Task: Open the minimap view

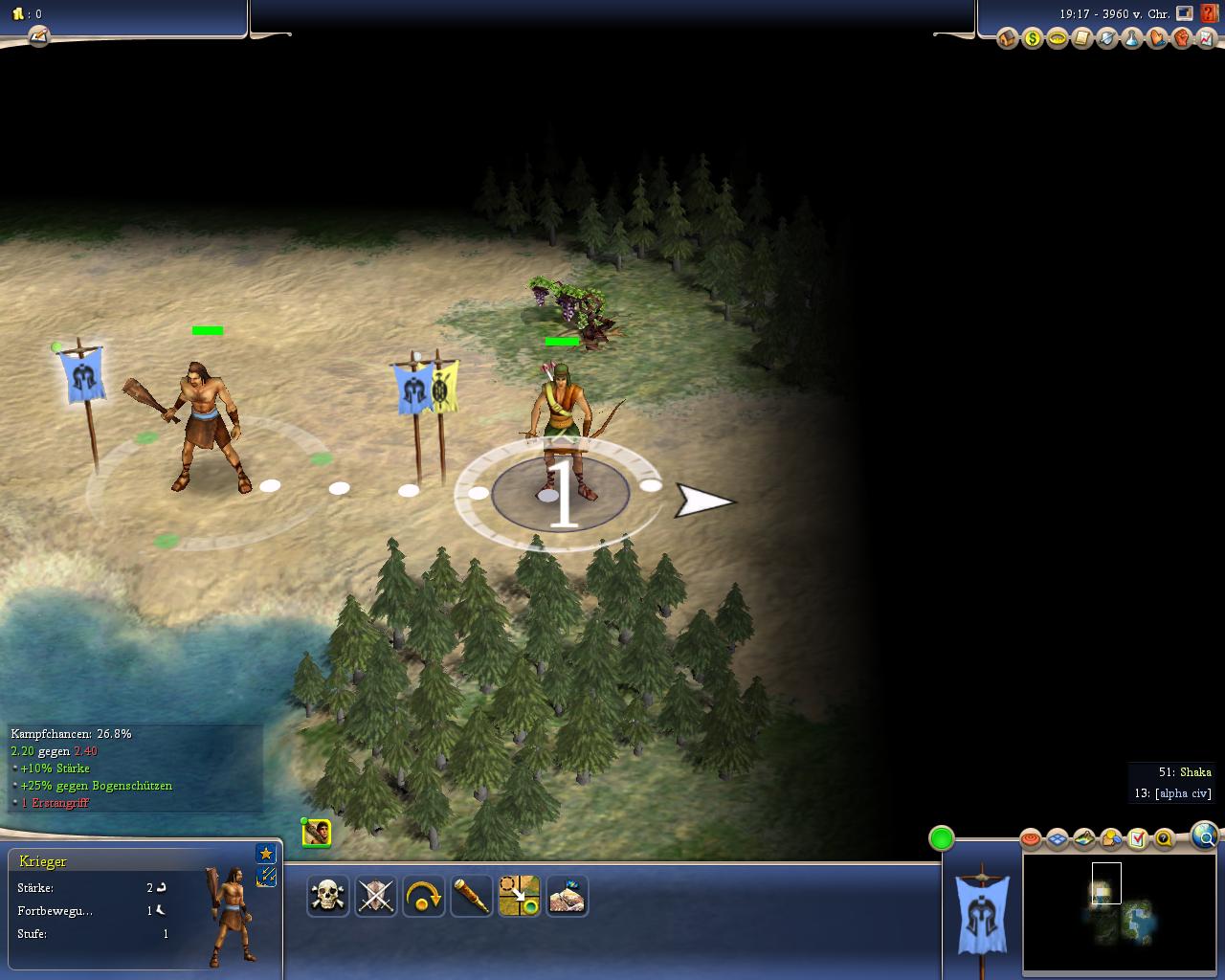Action: click(1122, 912)
